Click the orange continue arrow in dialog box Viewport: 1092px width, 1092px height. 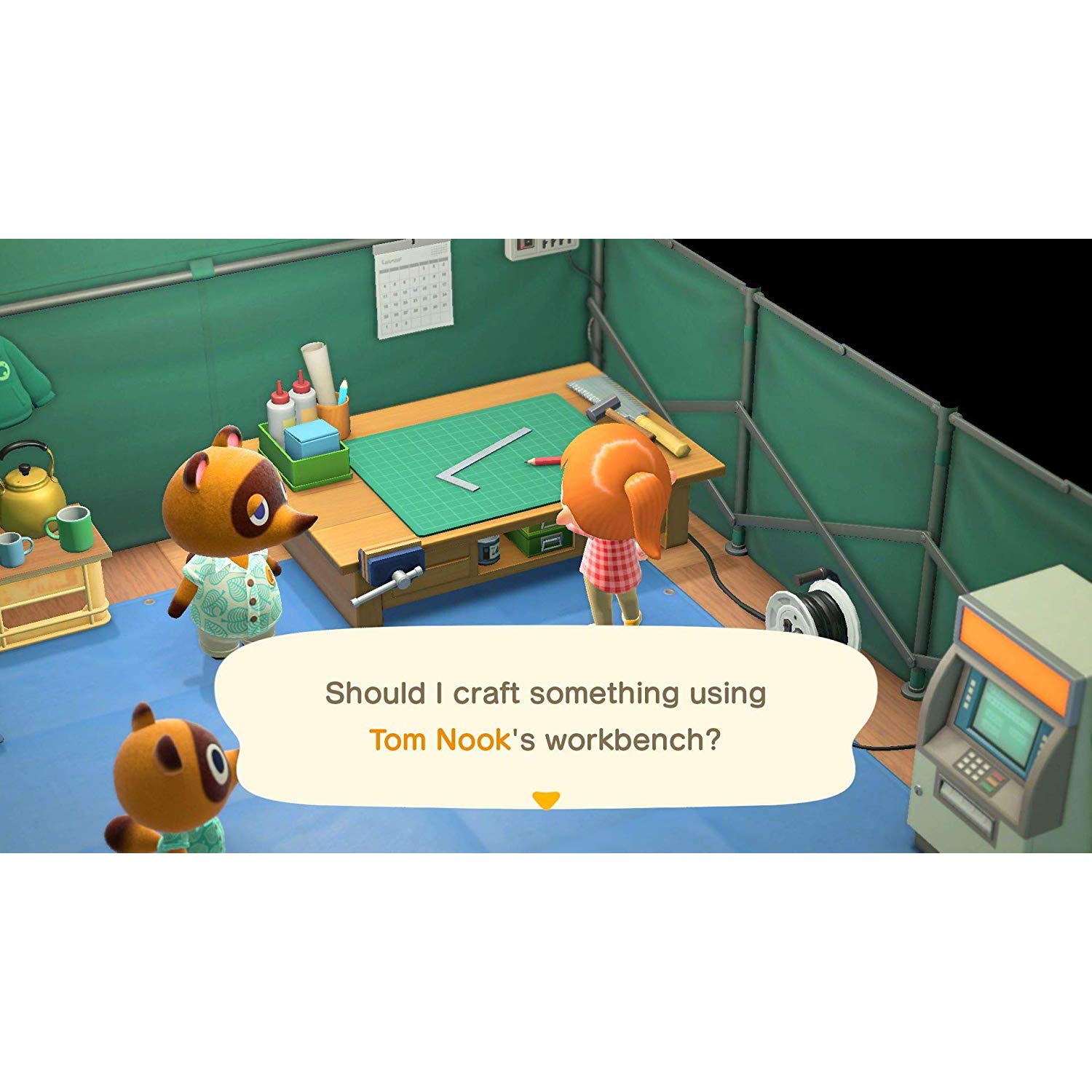coord(545,799)
